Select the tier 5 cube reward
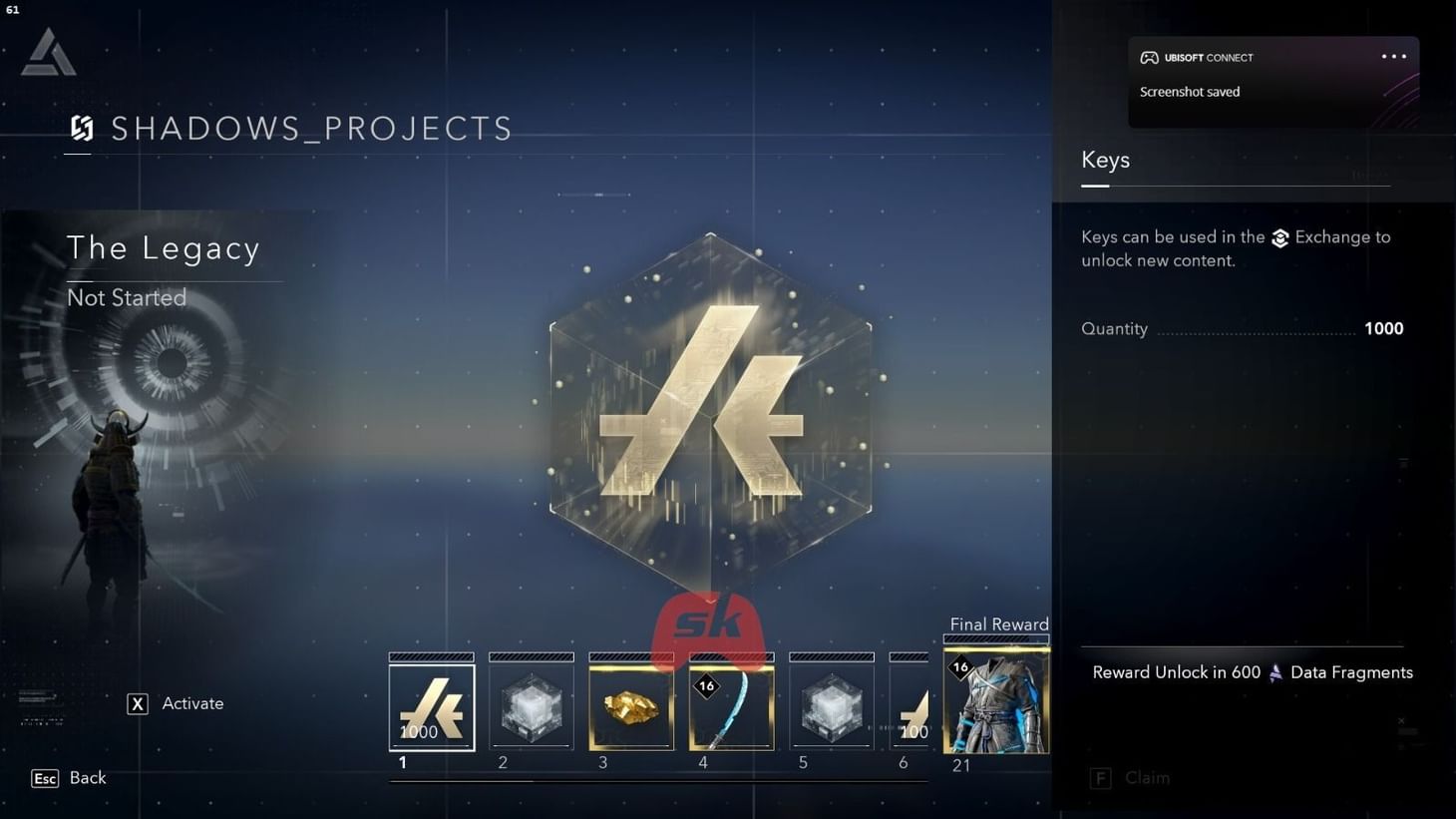This screenshot has height=819, width=1456. tap(831, 703)
